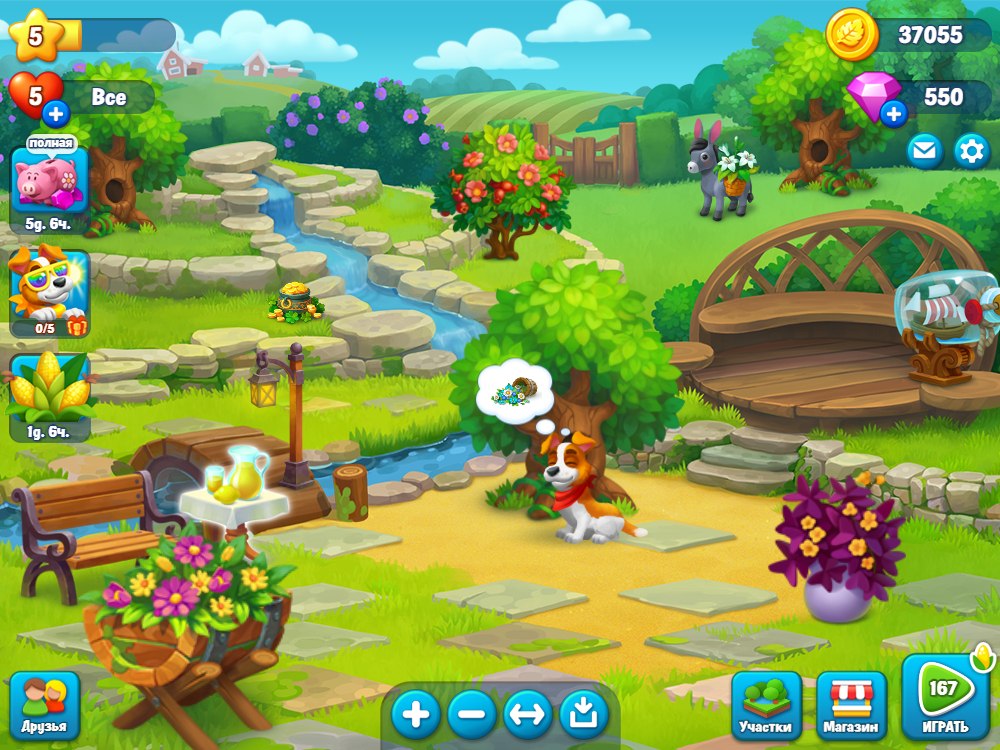Tap the gold coin balance icon

(851, 36)
